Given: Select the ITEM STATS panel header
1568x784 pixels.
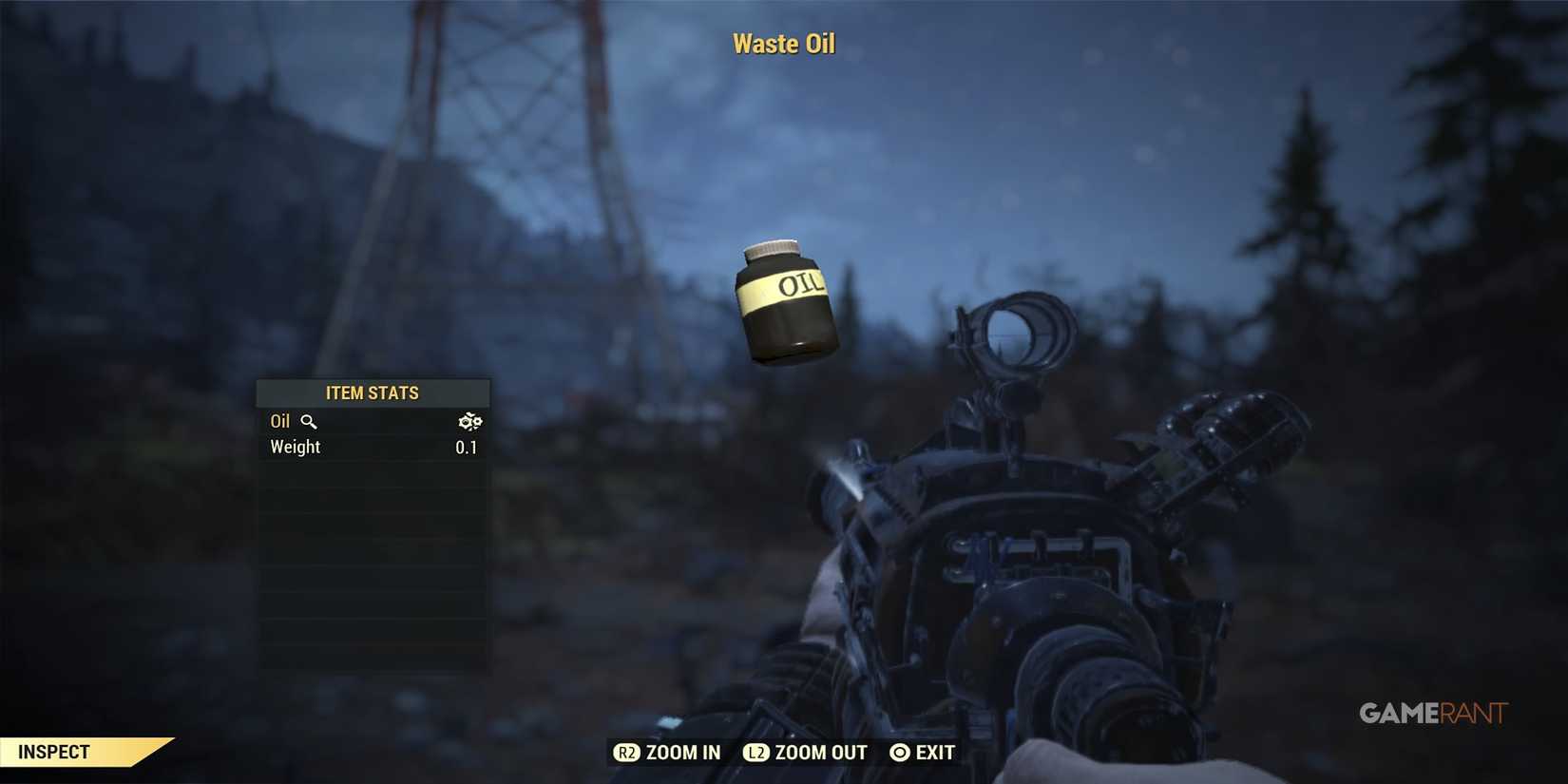Looking at the screenshot, I should tap(373, 392).
